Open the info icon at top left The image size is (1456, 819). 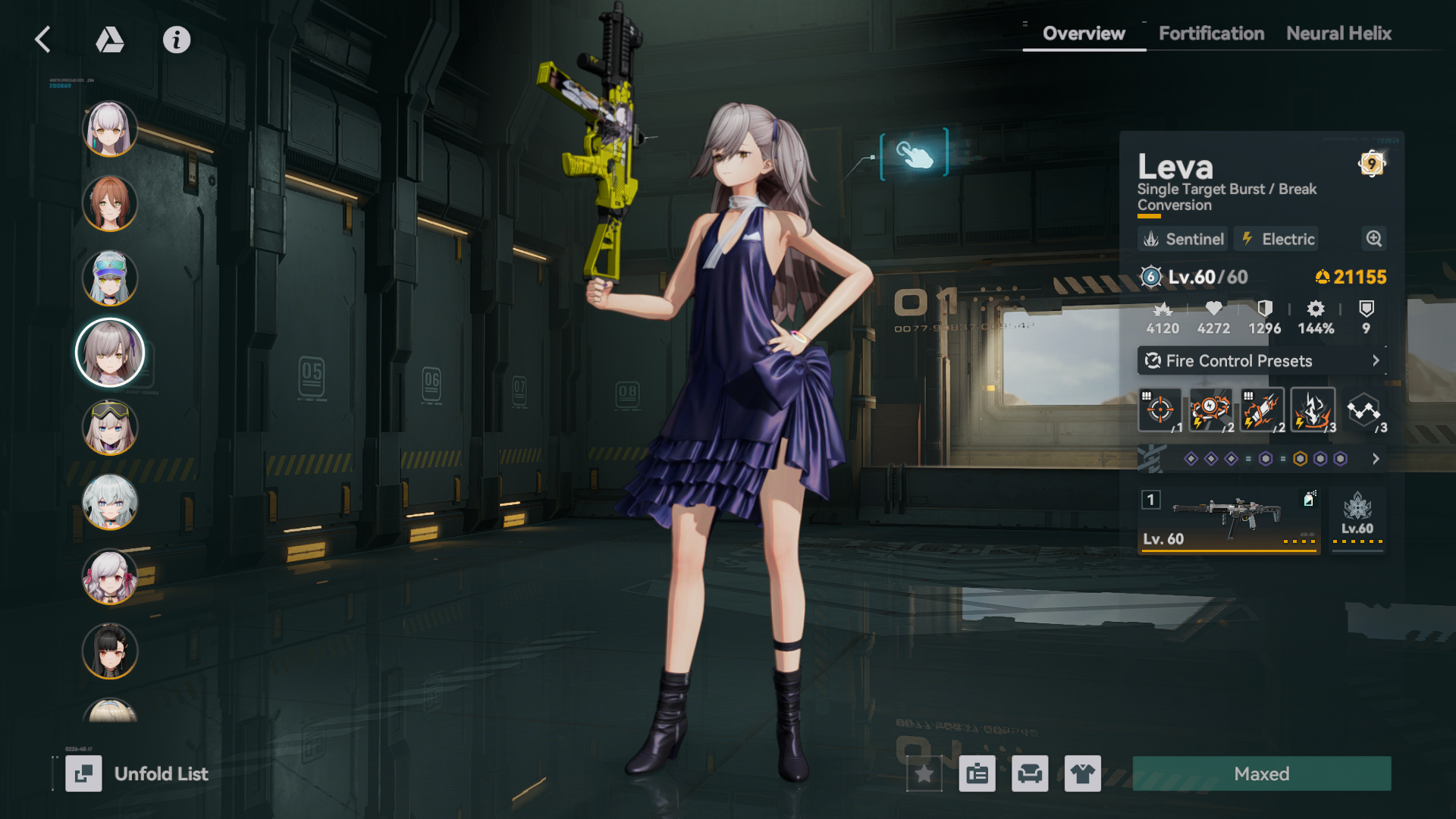click(x=177, y=40)
